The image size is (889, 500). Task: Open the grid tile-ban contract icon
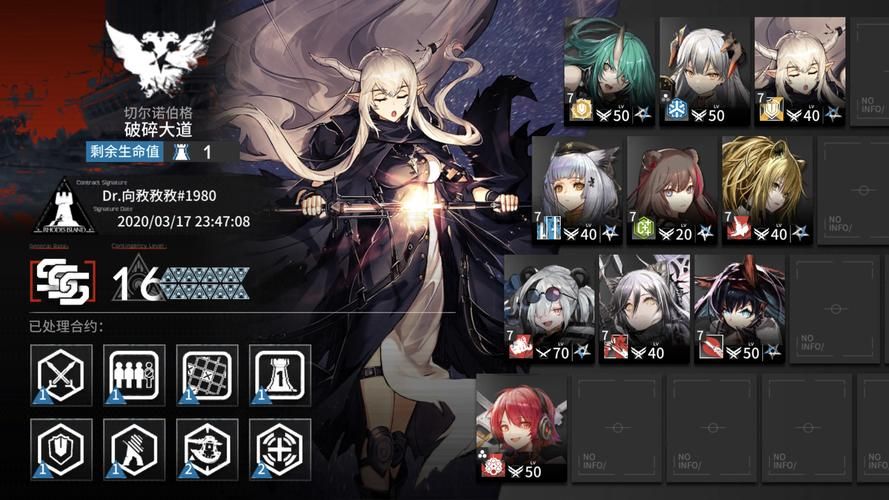tap(208, 374)
